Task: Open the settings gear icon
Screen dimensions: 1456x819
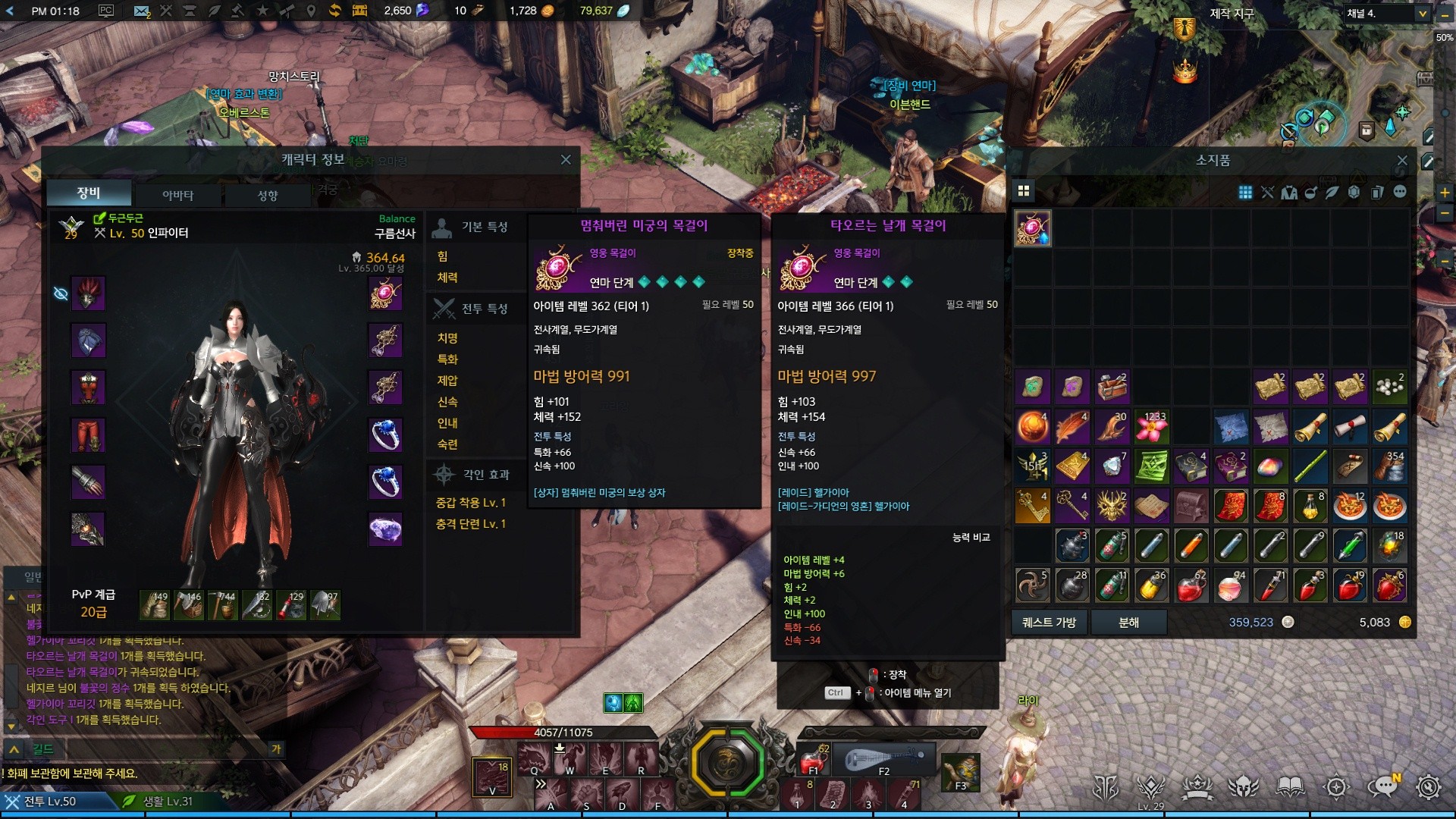Action: tap(1429, 787)
